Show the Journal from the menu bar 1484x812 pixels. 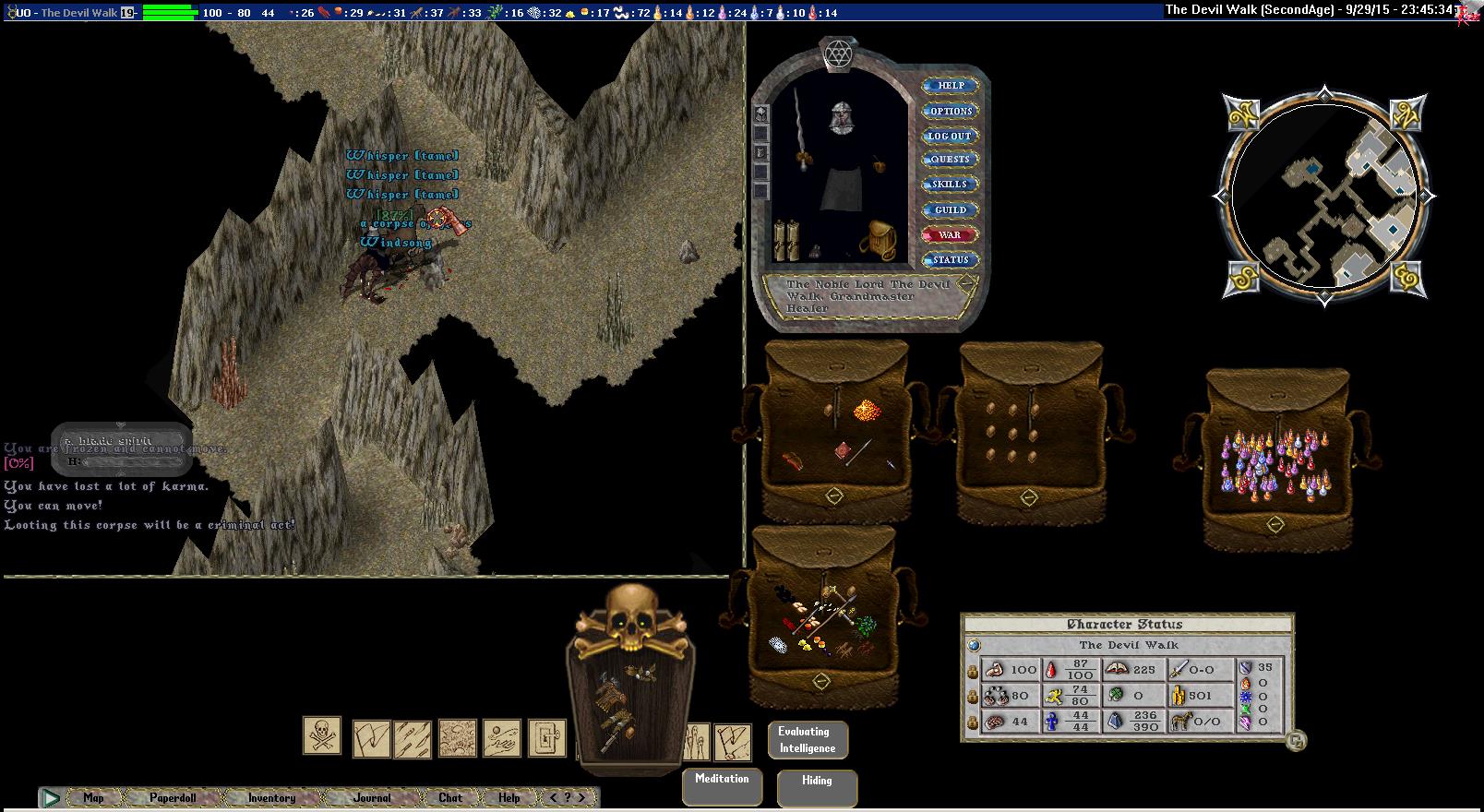click(372, 798)
